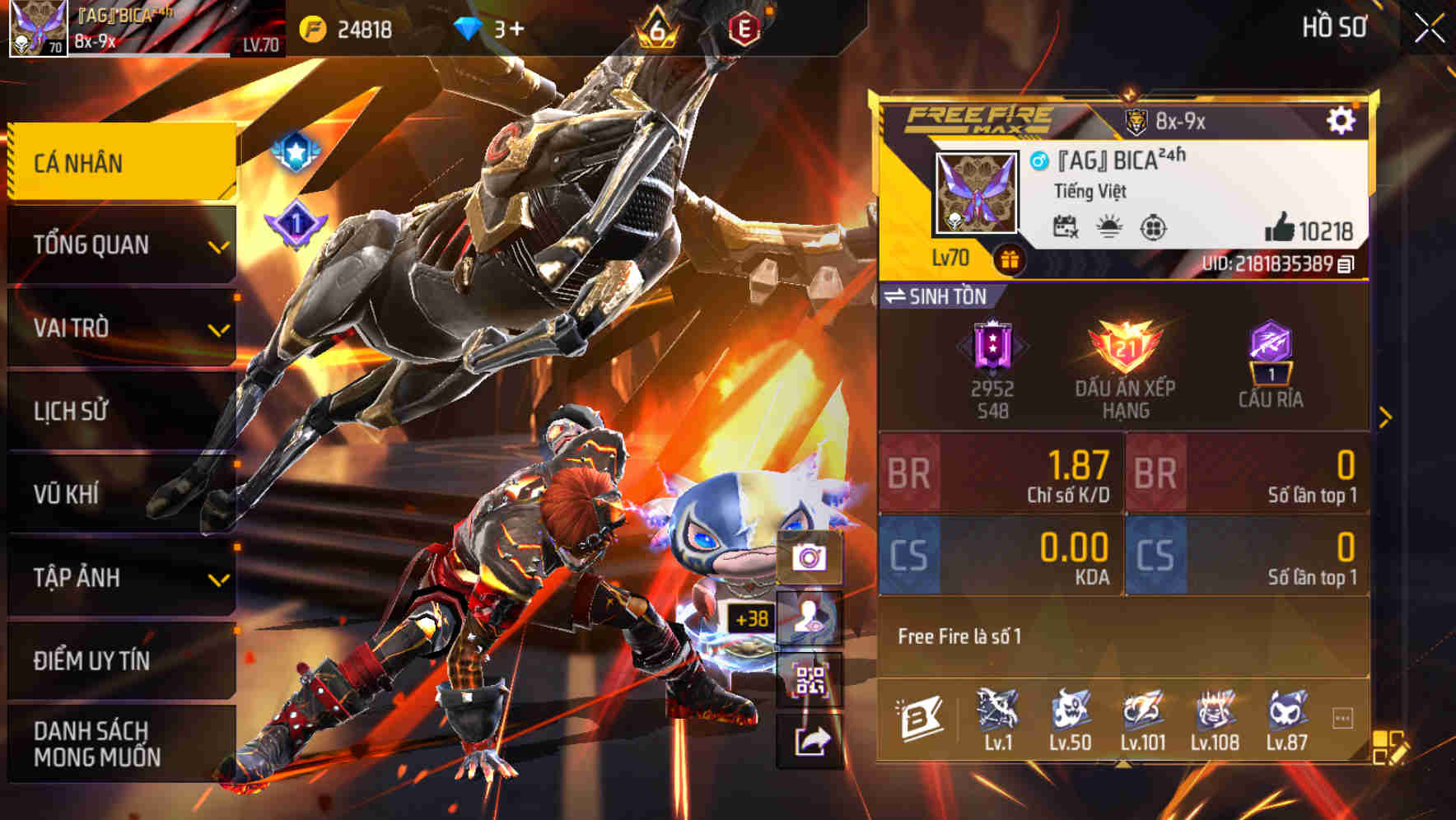Select the QR code icon

[810, 680]
